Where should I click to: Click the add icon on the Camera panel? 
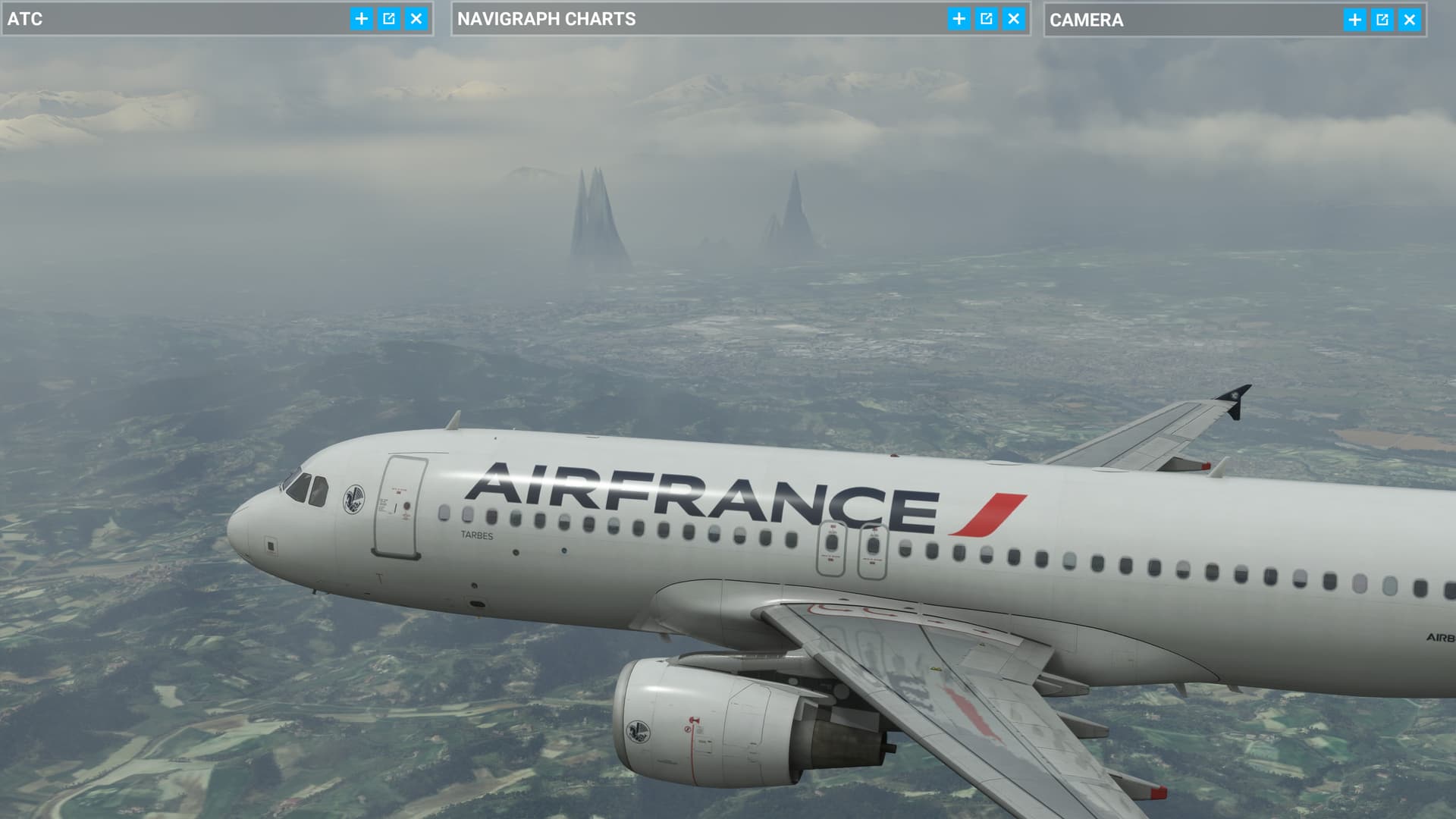(1354, 20)
